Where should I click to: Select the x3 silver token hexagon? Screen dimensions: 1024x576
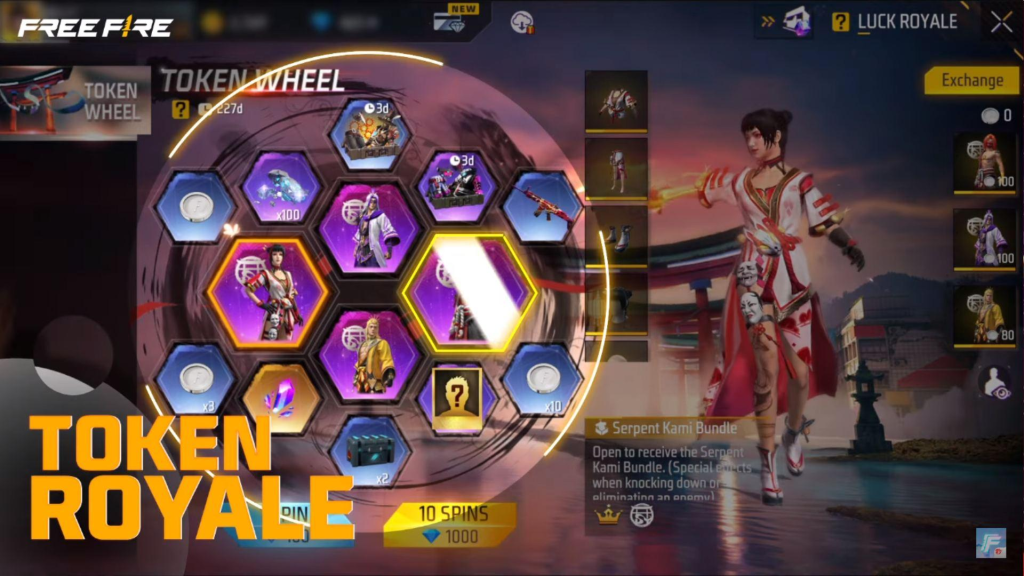196,380
